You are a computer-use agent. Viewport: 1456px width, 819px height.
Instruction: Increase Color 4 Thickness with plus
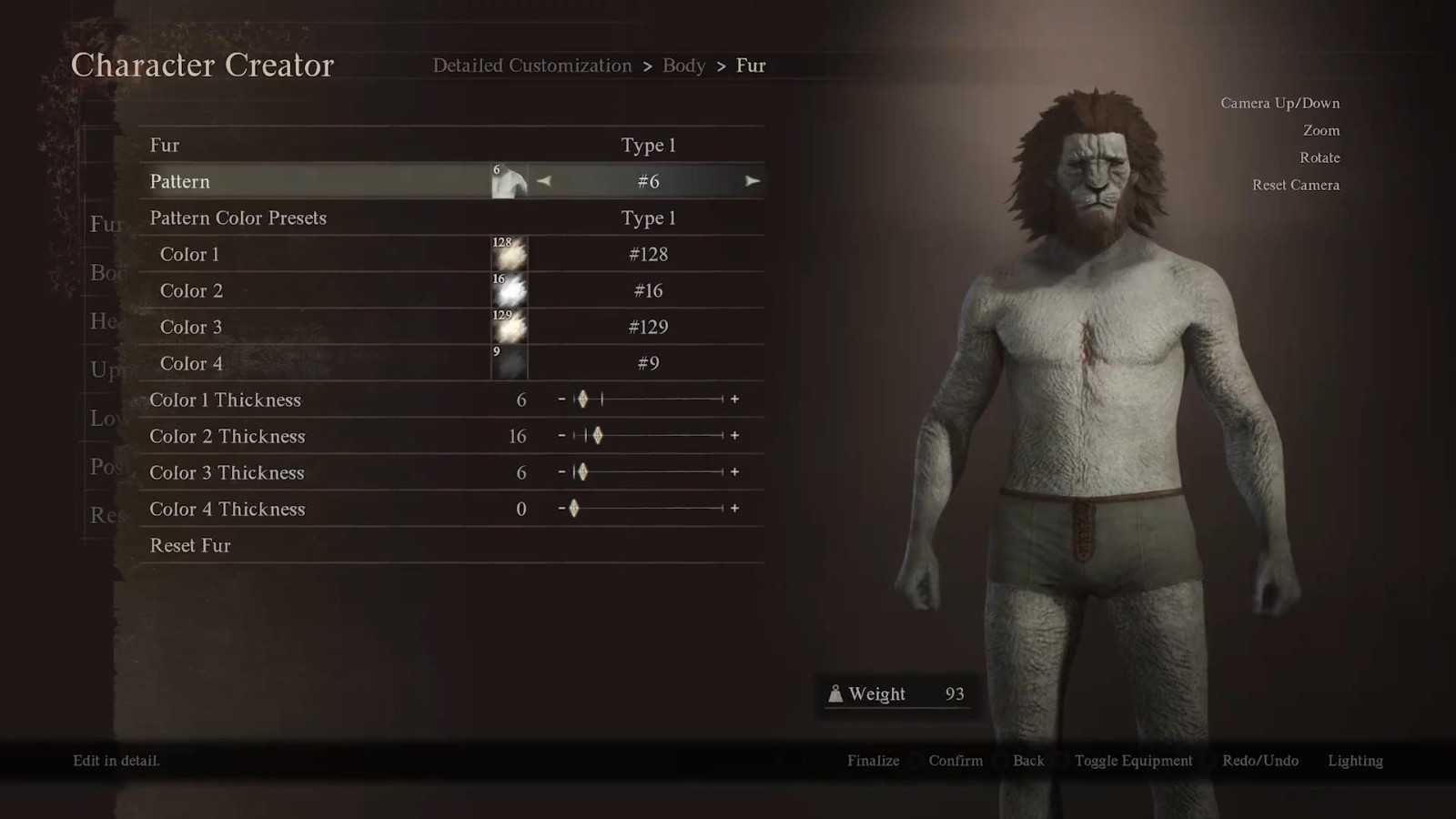click(734, 509)
